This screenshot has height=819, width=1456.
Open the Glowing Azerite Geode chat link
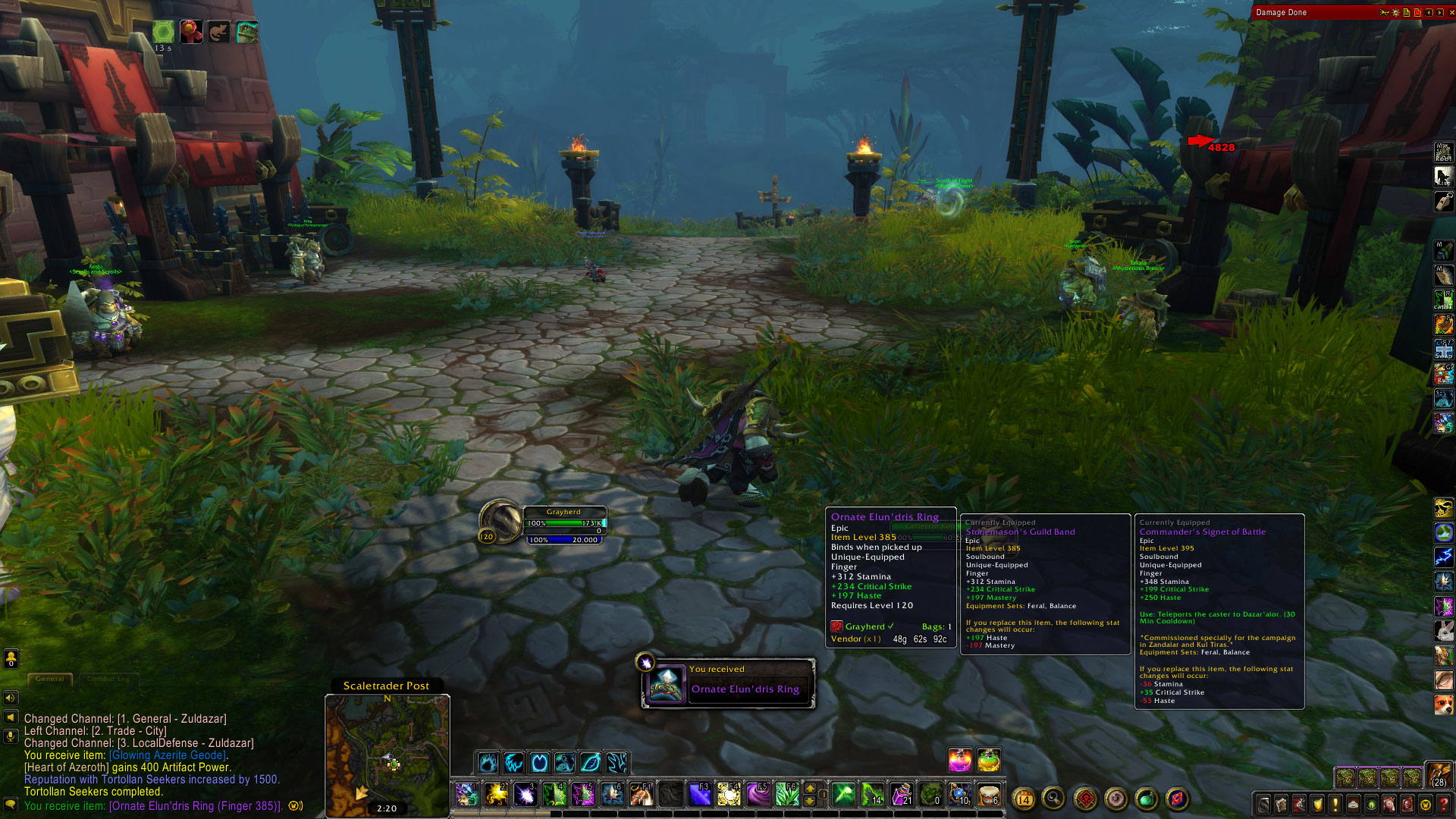(x=168, y=755)
